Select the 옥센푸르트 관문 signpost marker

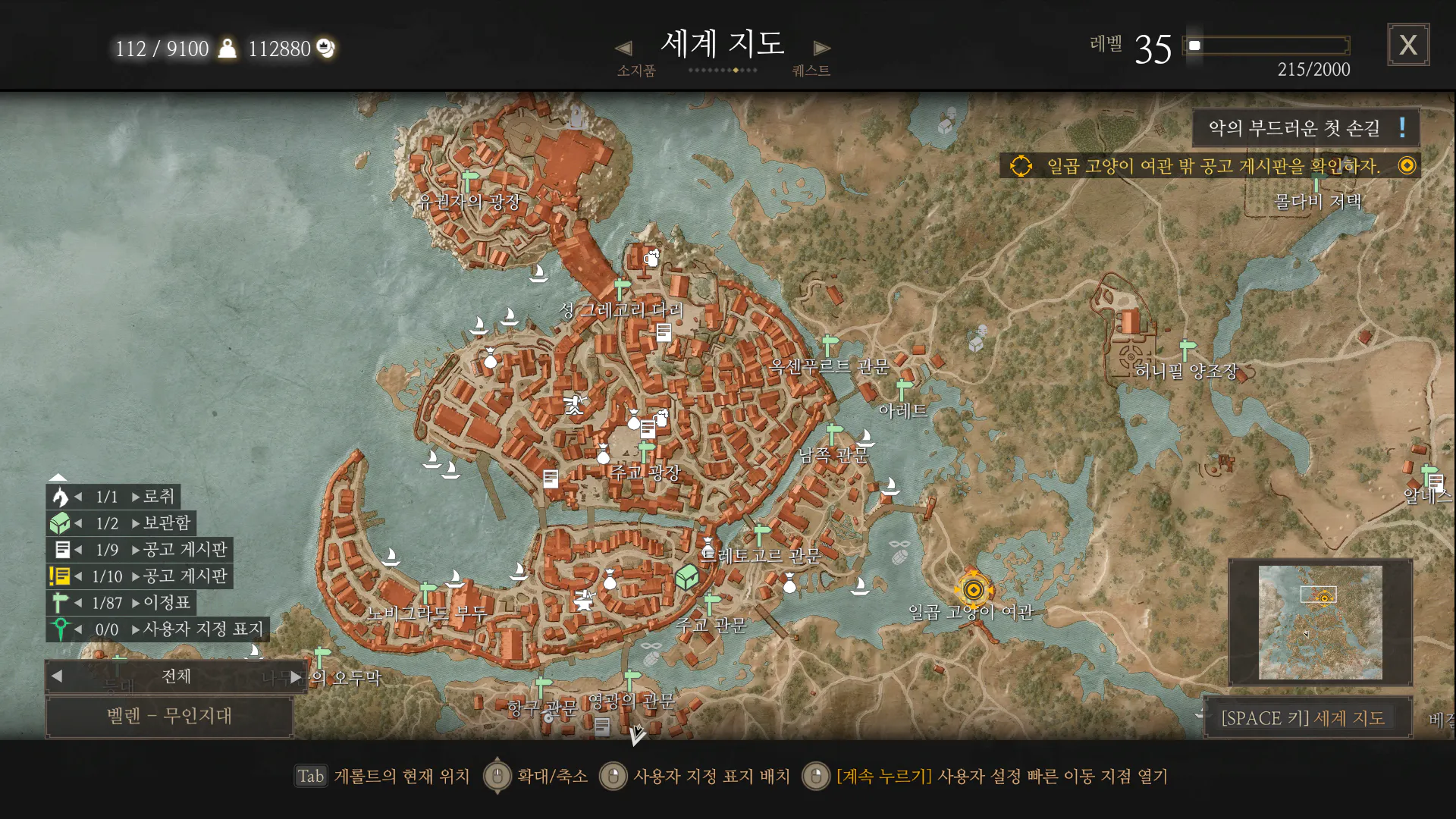830,345
